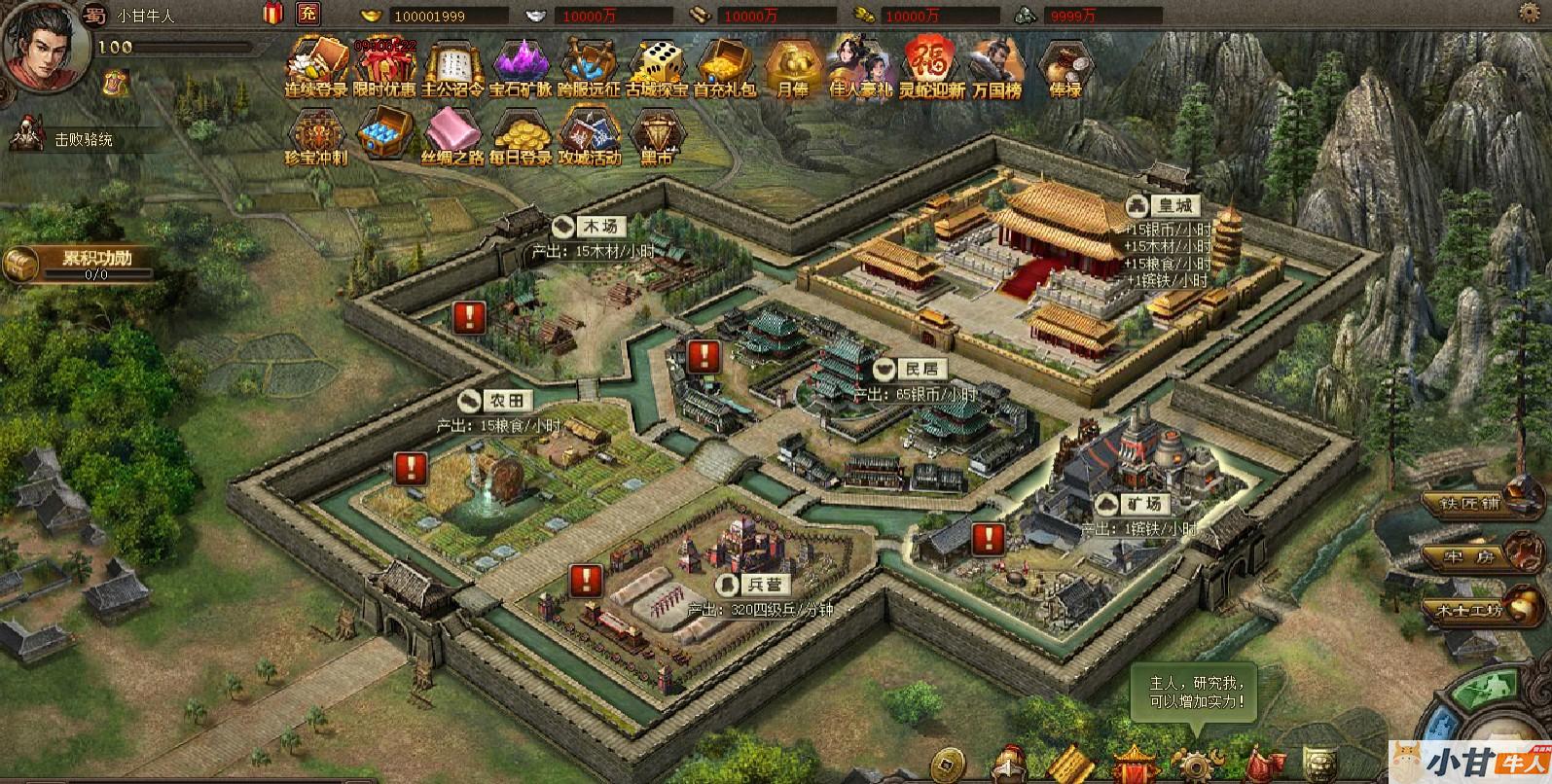Open the 攻城活动 siege event
Viewport: 1552px width, 784px height.
tap(589, 136)
